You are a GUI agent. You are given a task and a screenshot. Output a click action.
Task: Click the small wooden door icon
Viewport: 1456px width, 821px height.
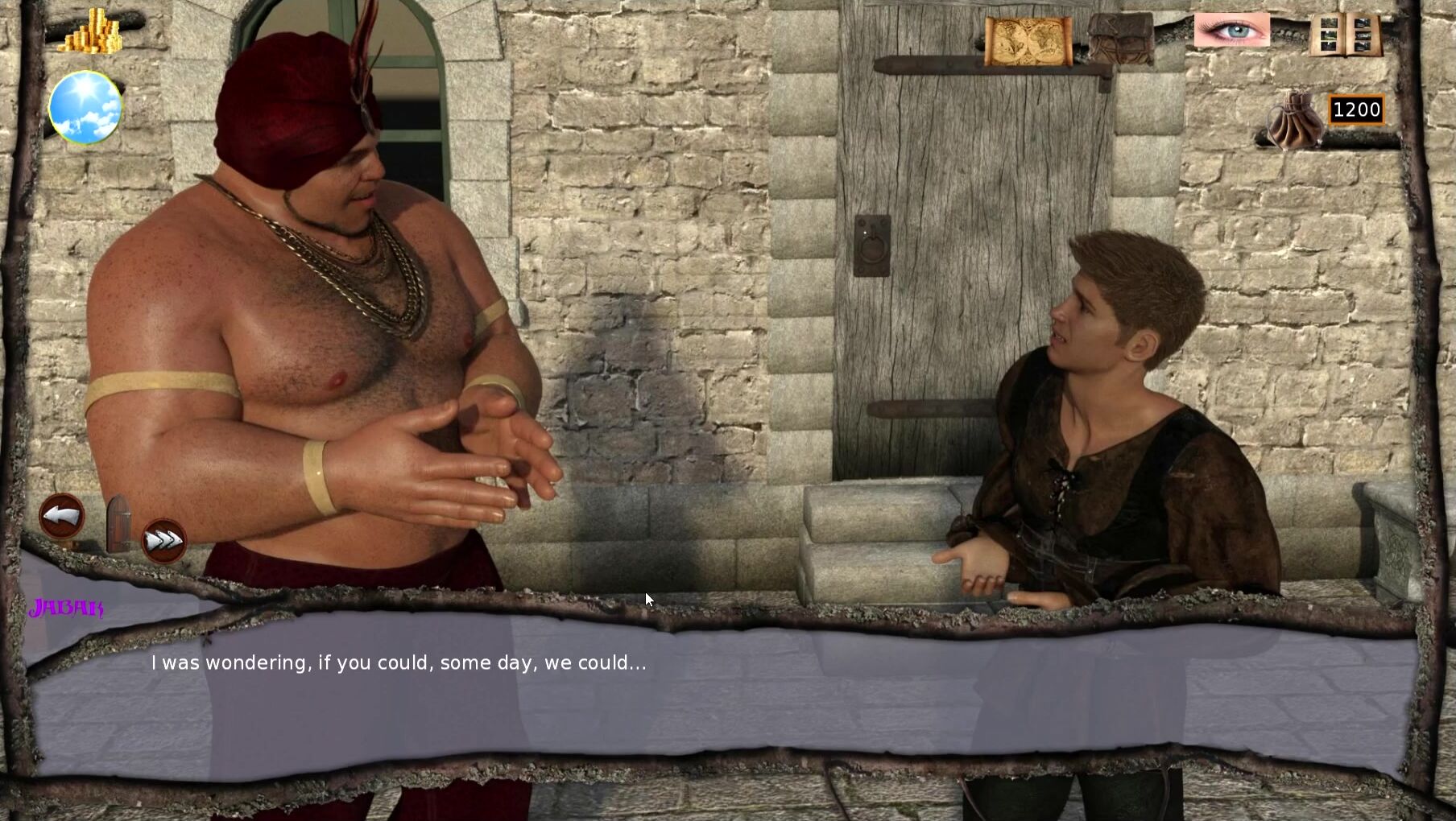(118, 523)
